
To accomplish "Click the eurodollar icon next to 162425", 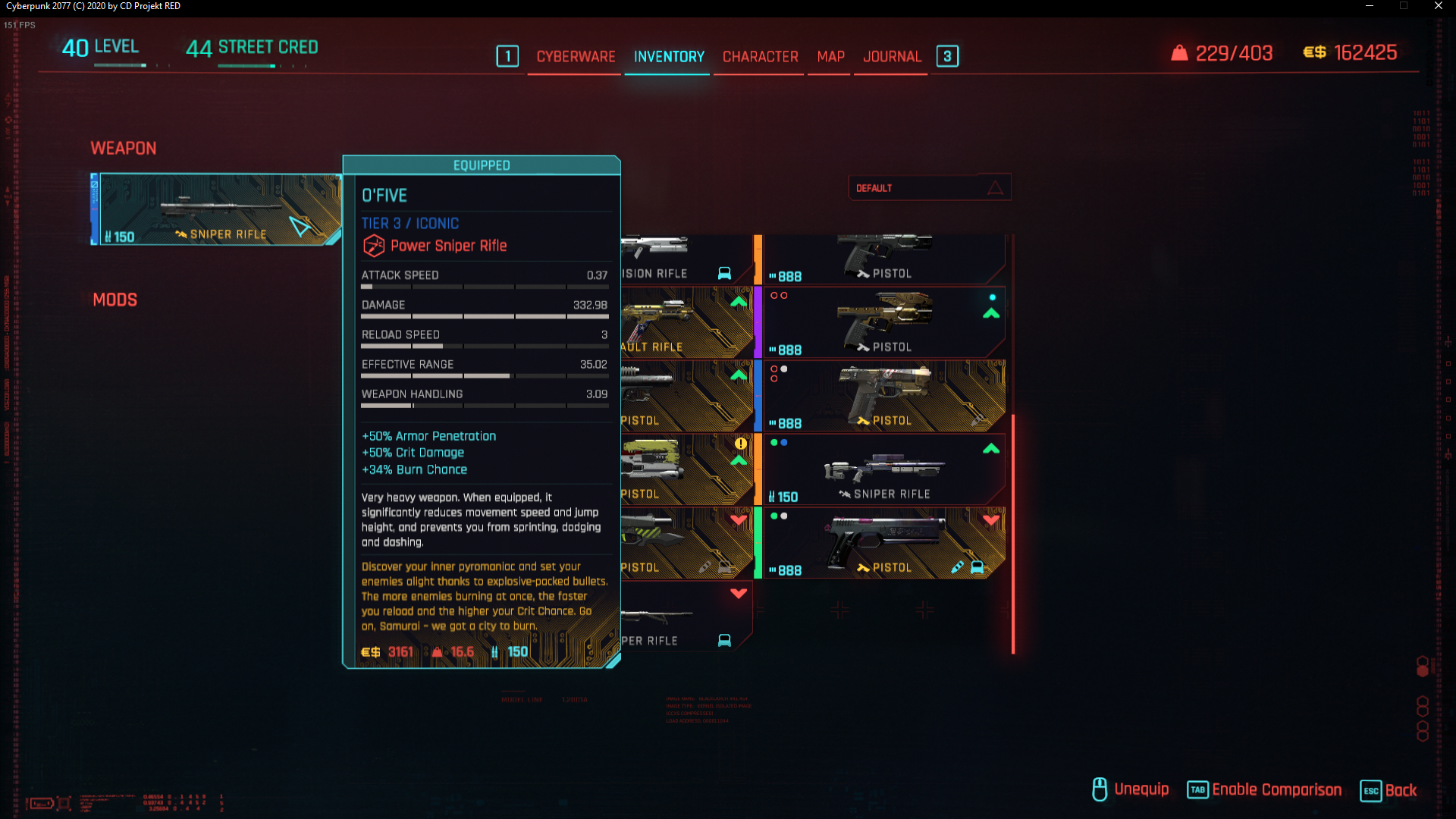I will point(1317,53).
